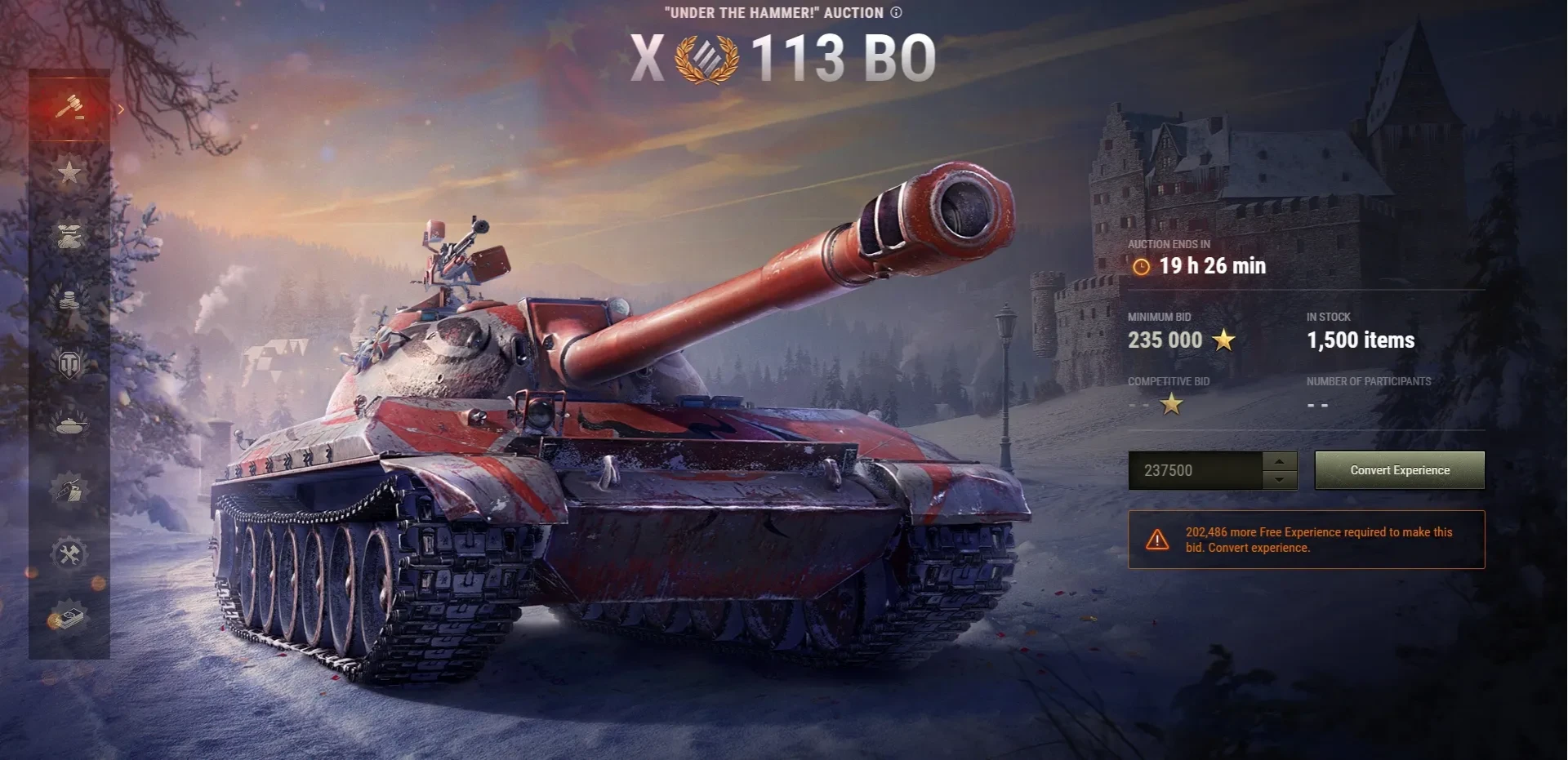Decrease the bid with the down arrow
Viewport: 1568px width, 760px height.
[x=1280, y=480]
